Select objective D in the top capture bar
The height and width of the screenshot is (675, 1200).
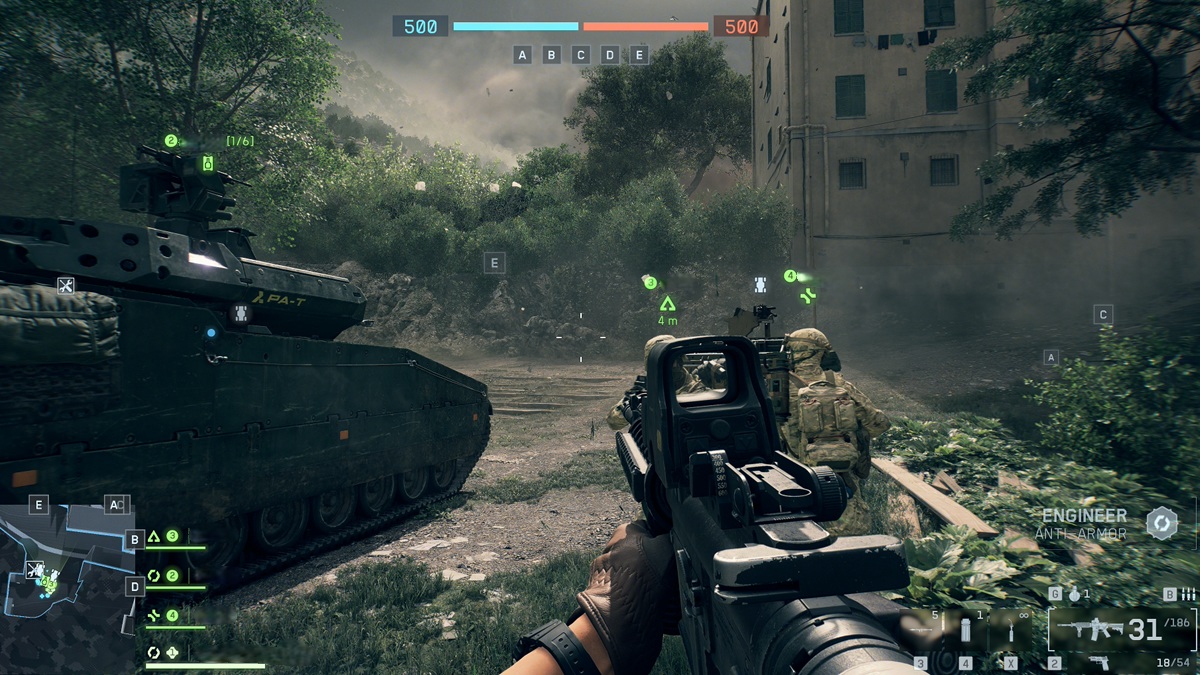(610, 55)
